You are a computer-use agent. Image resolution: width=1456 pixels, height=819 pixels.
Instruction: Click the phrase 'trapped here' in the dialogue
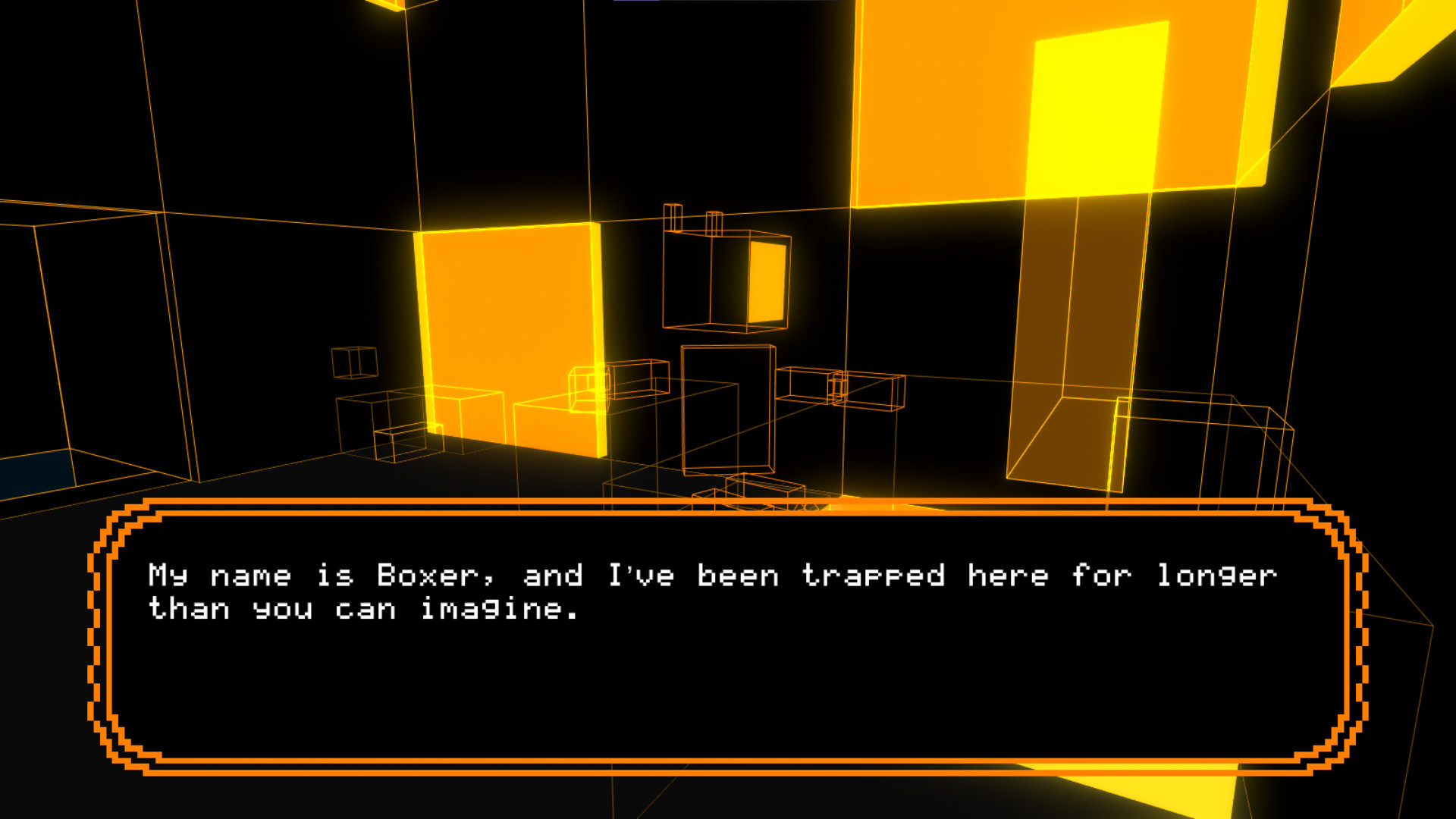coord(929,576)
